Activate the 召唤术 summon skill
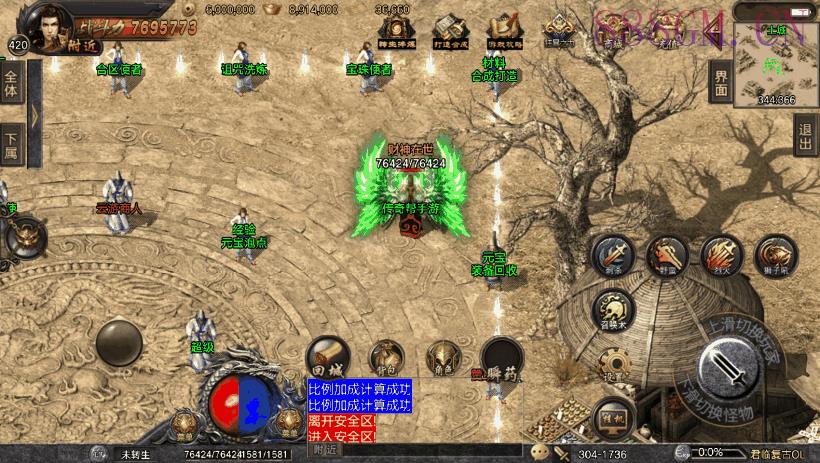 click(x=612, y=309)
